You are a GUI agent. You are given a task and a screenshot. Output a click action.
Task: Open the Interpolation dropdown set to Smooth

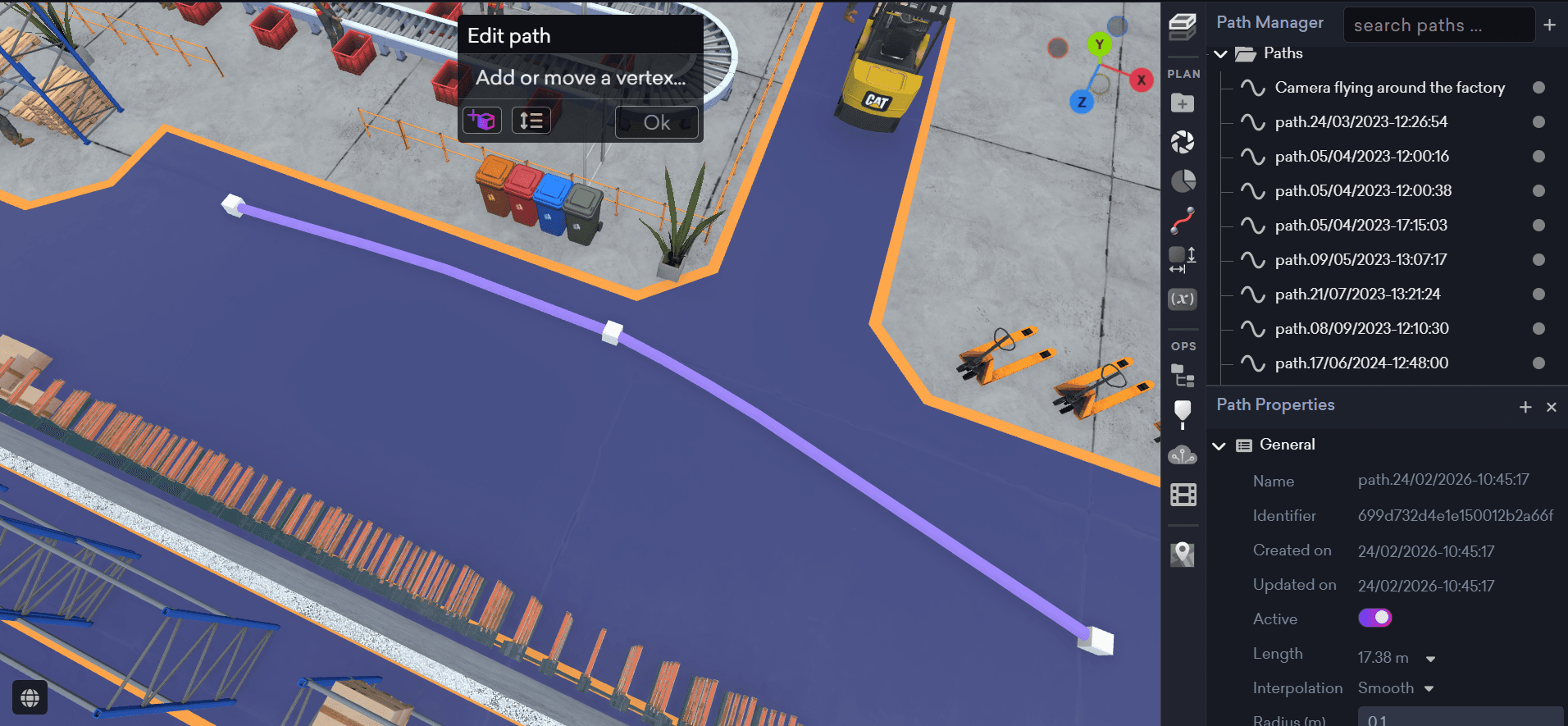pyautogui.click(x=1429, y=688)
